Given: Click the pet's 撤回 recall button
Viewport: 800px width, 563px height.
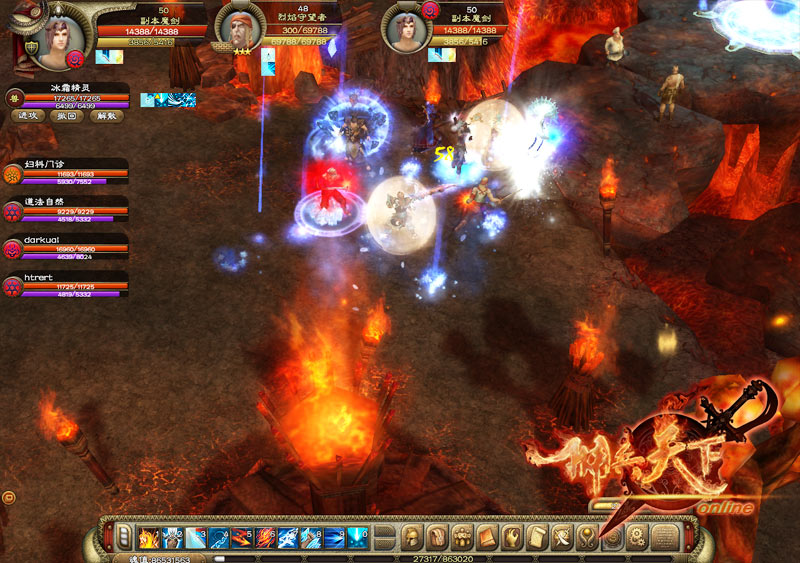Looking at the screenshot, I should coord(64,115).
